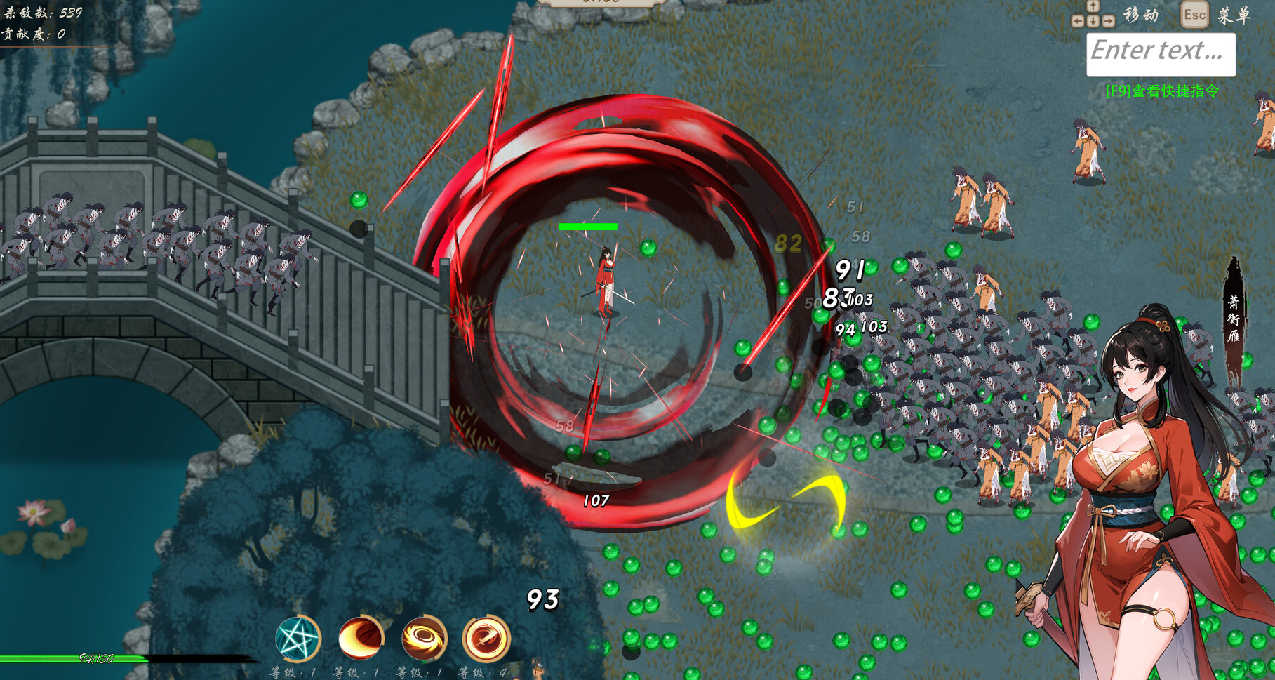Focus the "Enter text..." command input box

coord(1160,54)
